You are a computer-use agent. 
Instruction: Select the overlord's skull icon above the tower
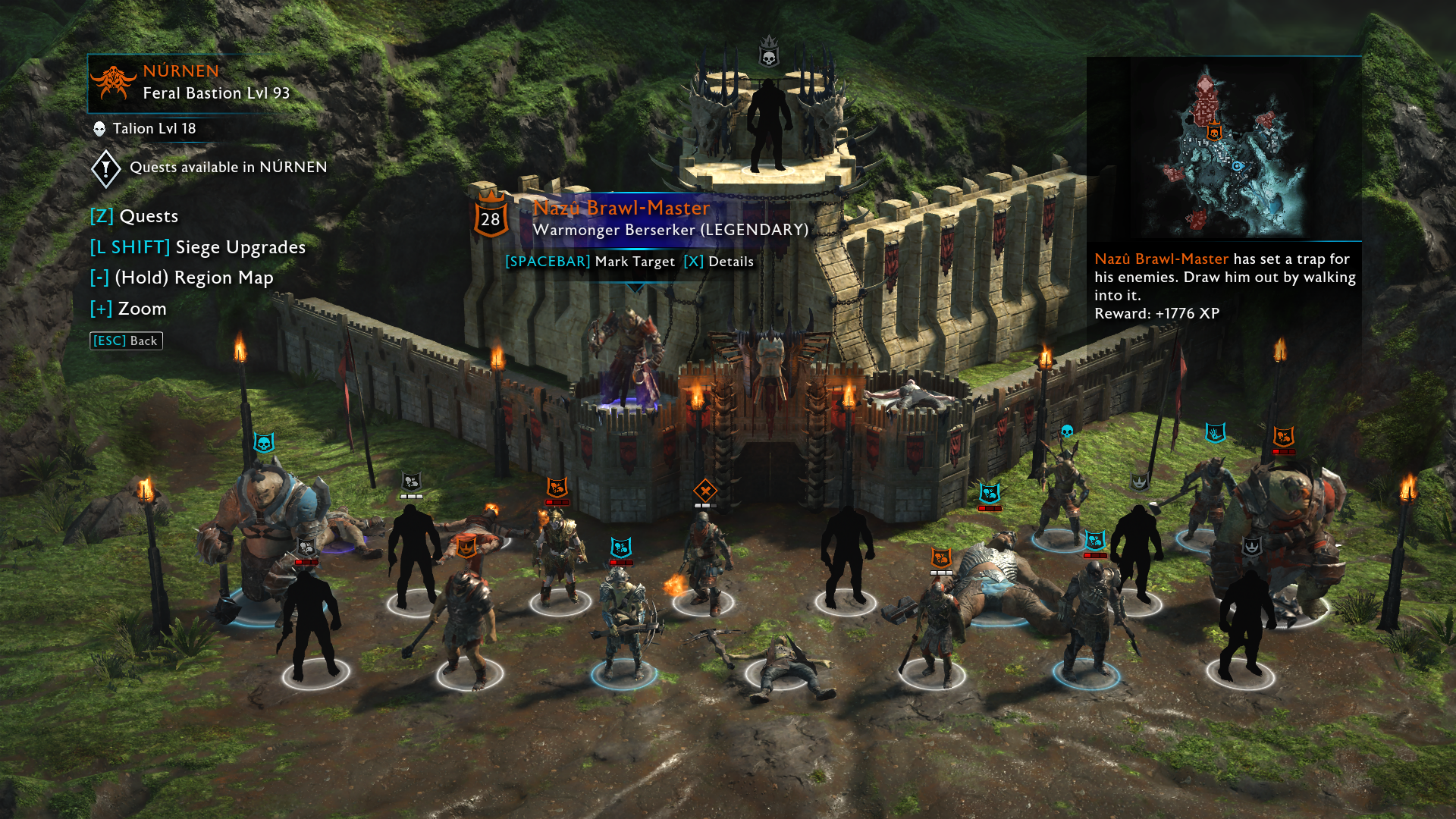(x=769, y=55)
